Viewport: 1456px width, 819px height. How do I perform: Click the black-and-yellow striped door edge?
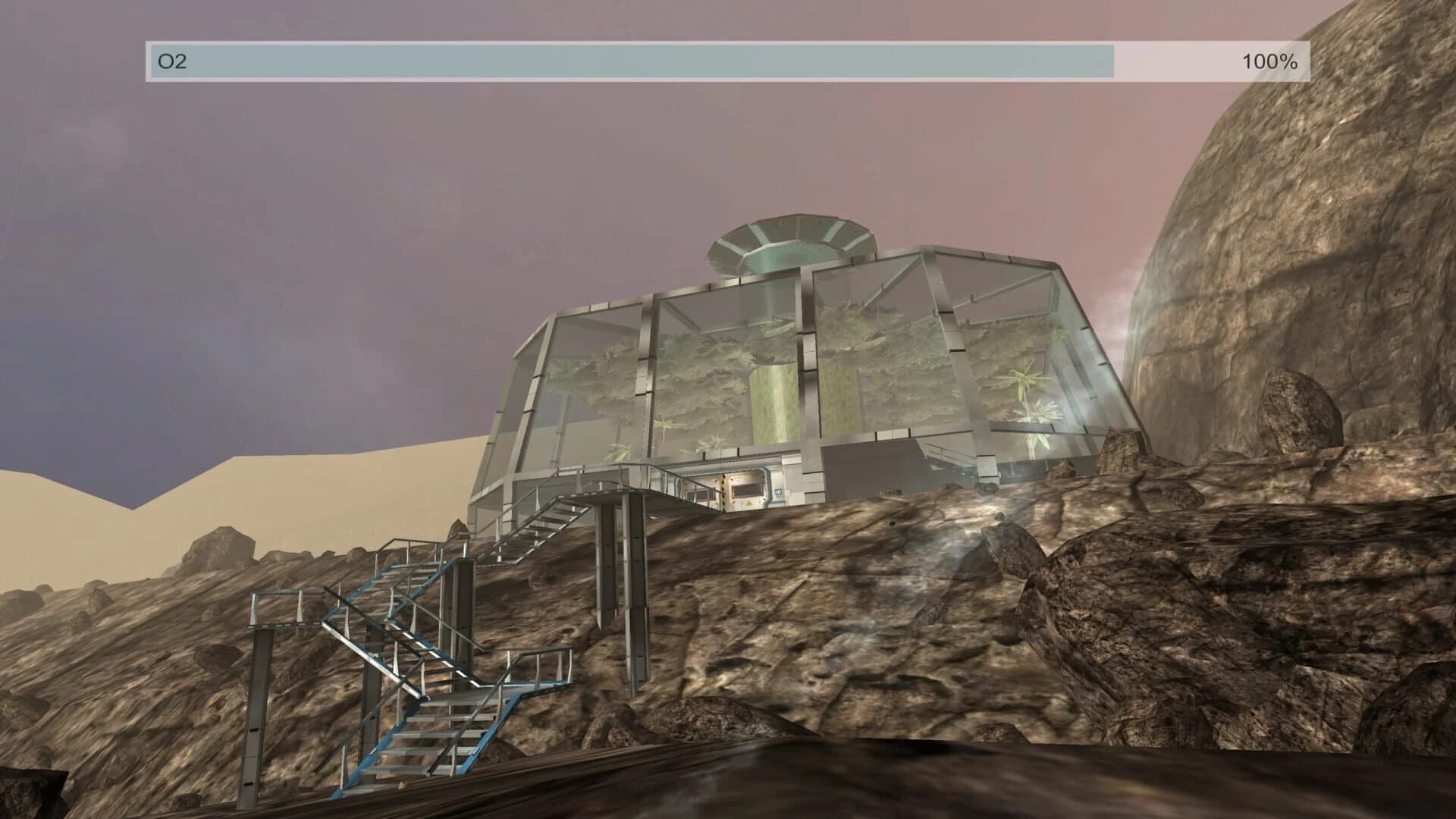723,491
